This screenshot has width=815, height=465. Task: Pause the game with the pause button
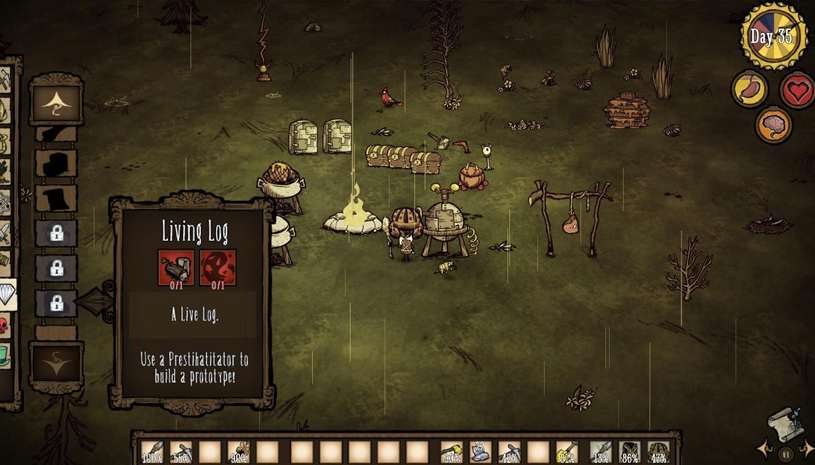pyautogui.click(x=786, y=453)
